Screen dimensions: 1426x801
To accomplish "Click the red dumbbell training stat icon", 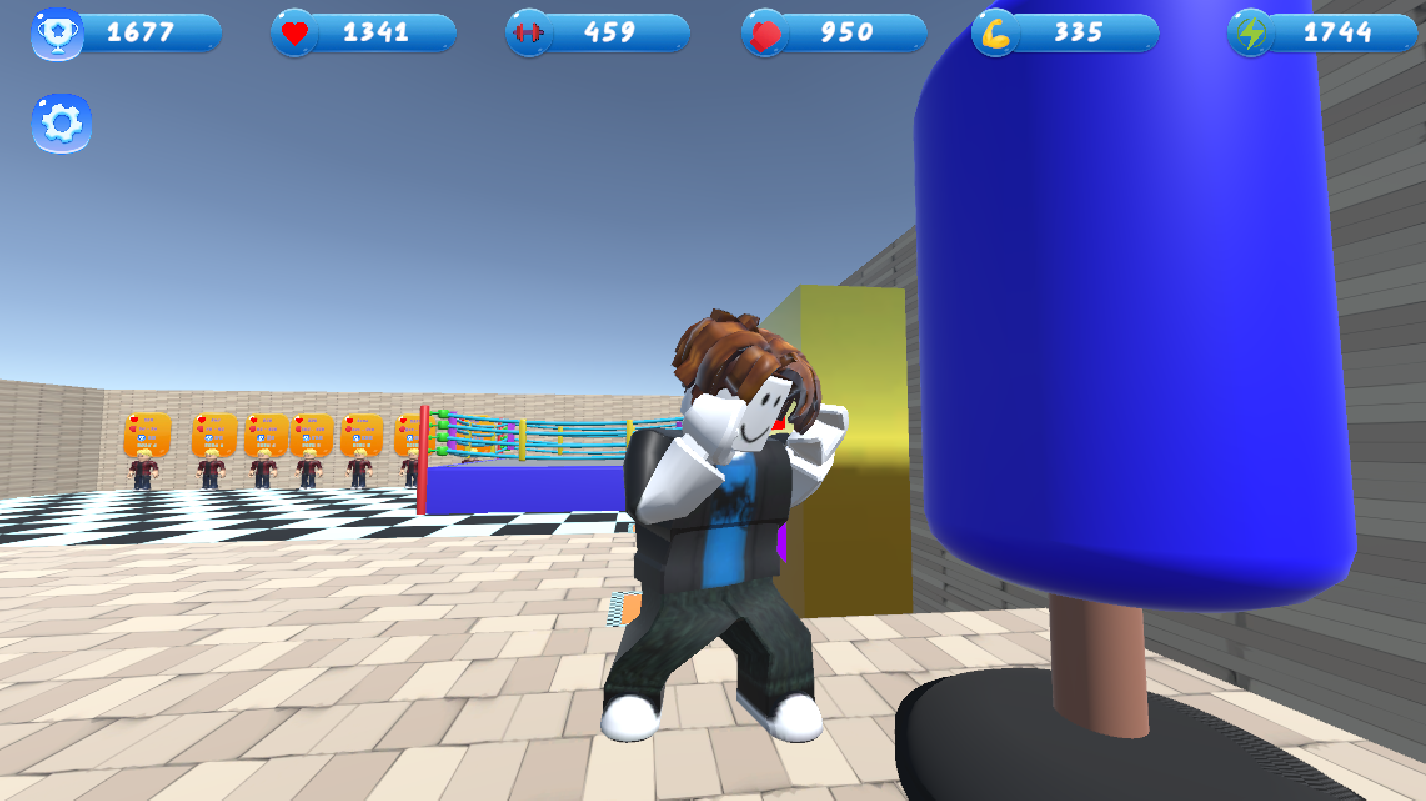I will tap(528, 32).
